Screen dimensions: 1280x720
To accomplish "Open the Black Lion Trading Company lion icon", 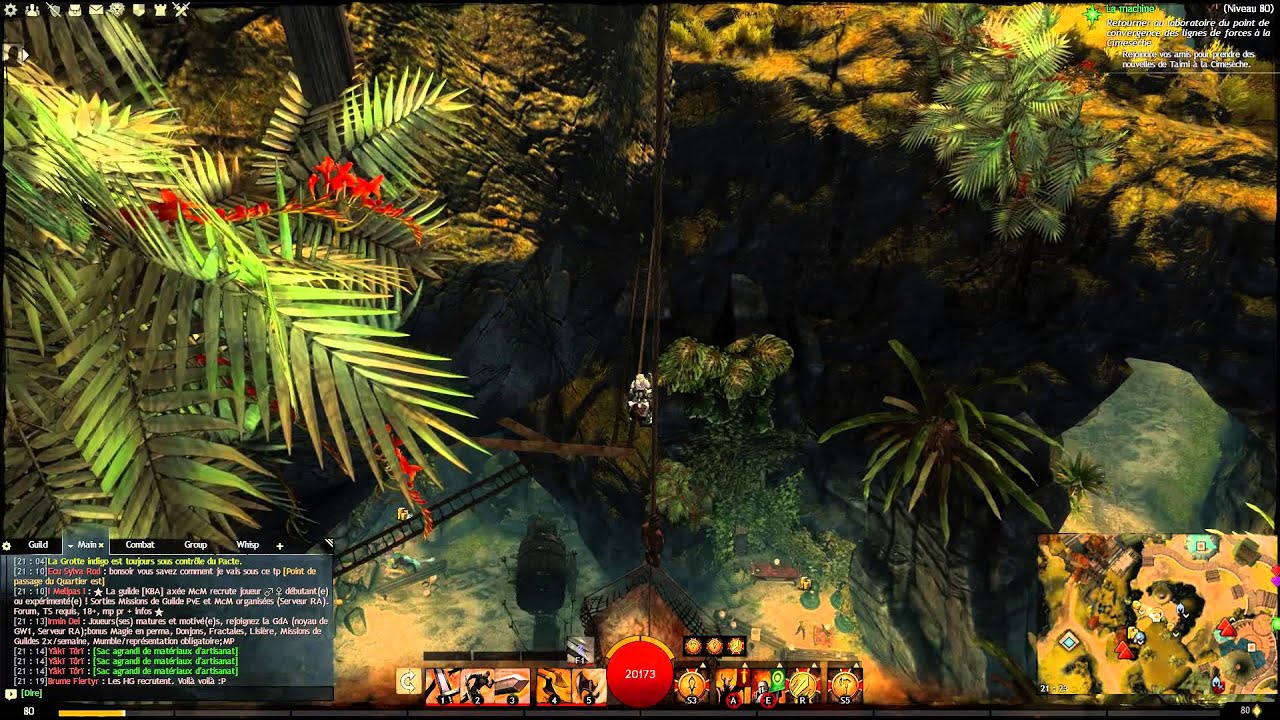I will click(116, 9).
